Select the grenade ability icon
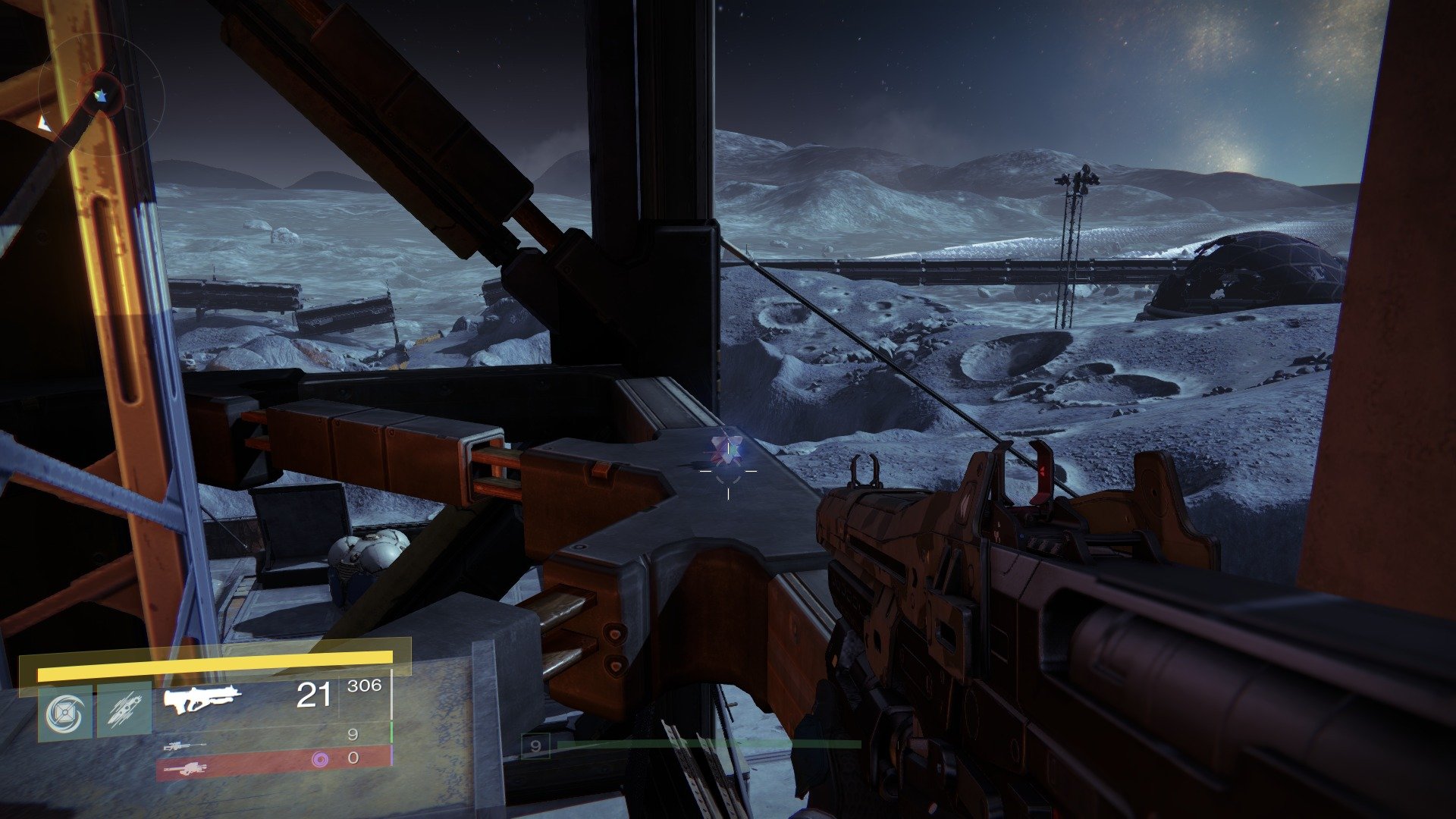The width and height of the screenshot is (1456, 819). pyautogui.click(x=65, y=712)
